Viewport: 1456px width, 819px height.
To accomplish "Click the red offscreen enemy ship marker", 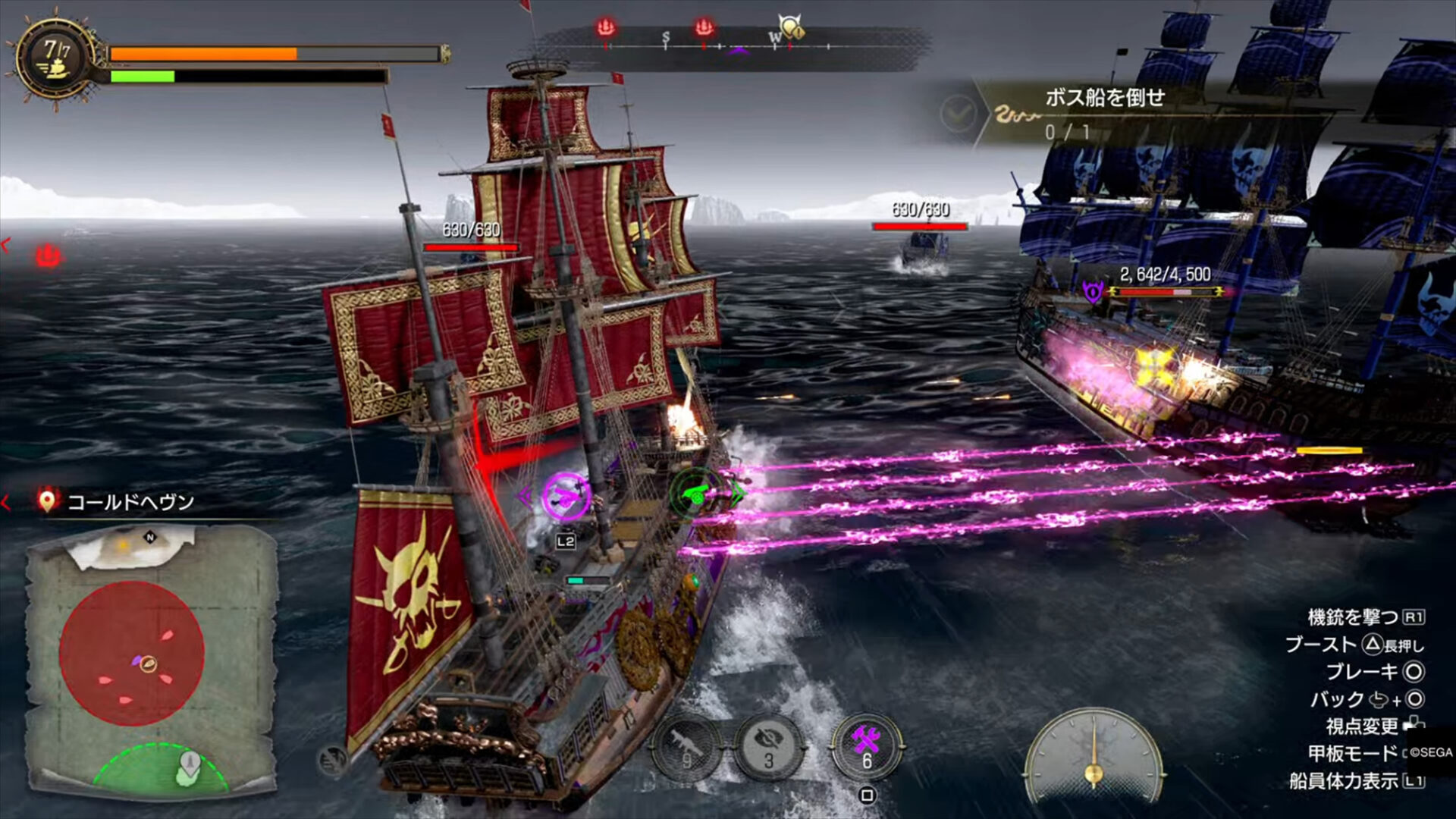I will pos(47,256).
